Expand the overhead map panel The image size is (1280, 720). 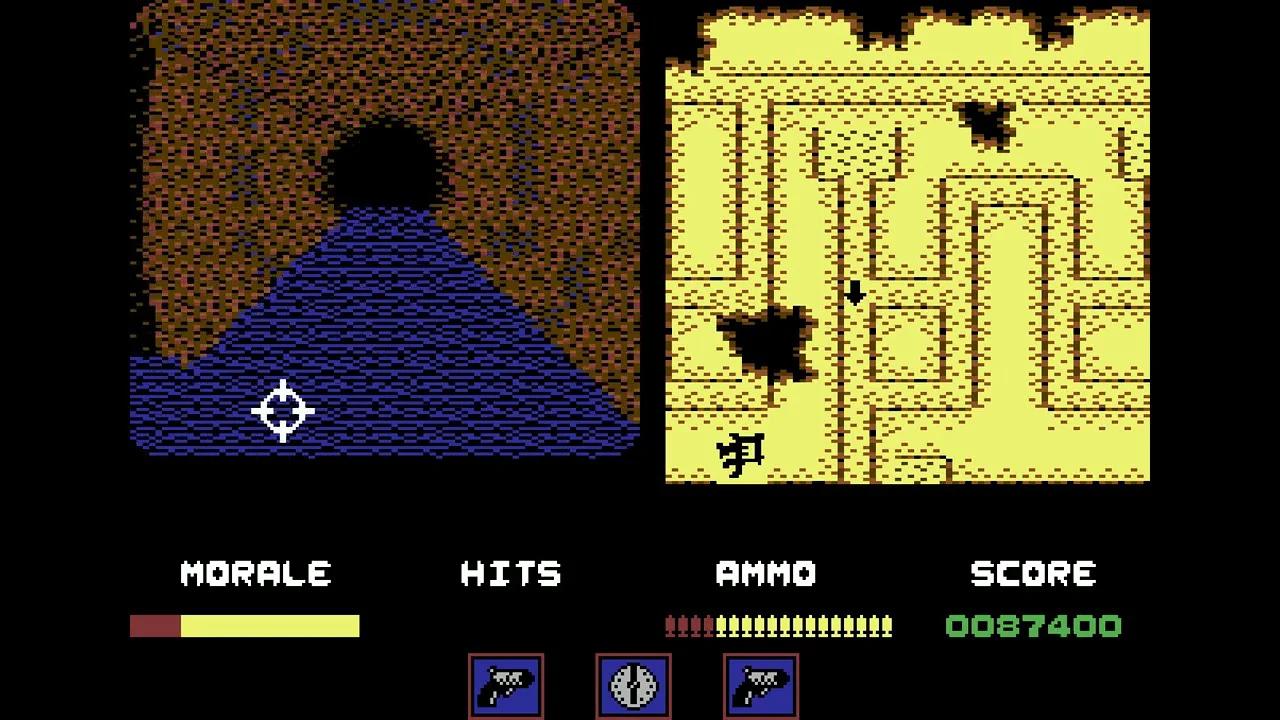point(905,240)
